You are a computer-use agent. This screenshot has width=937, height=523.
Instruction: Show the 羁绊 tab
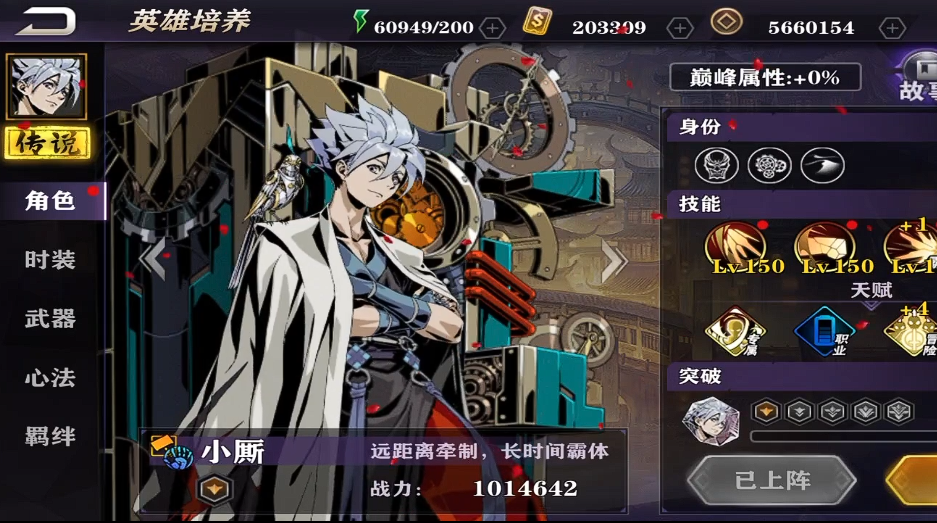50,437
